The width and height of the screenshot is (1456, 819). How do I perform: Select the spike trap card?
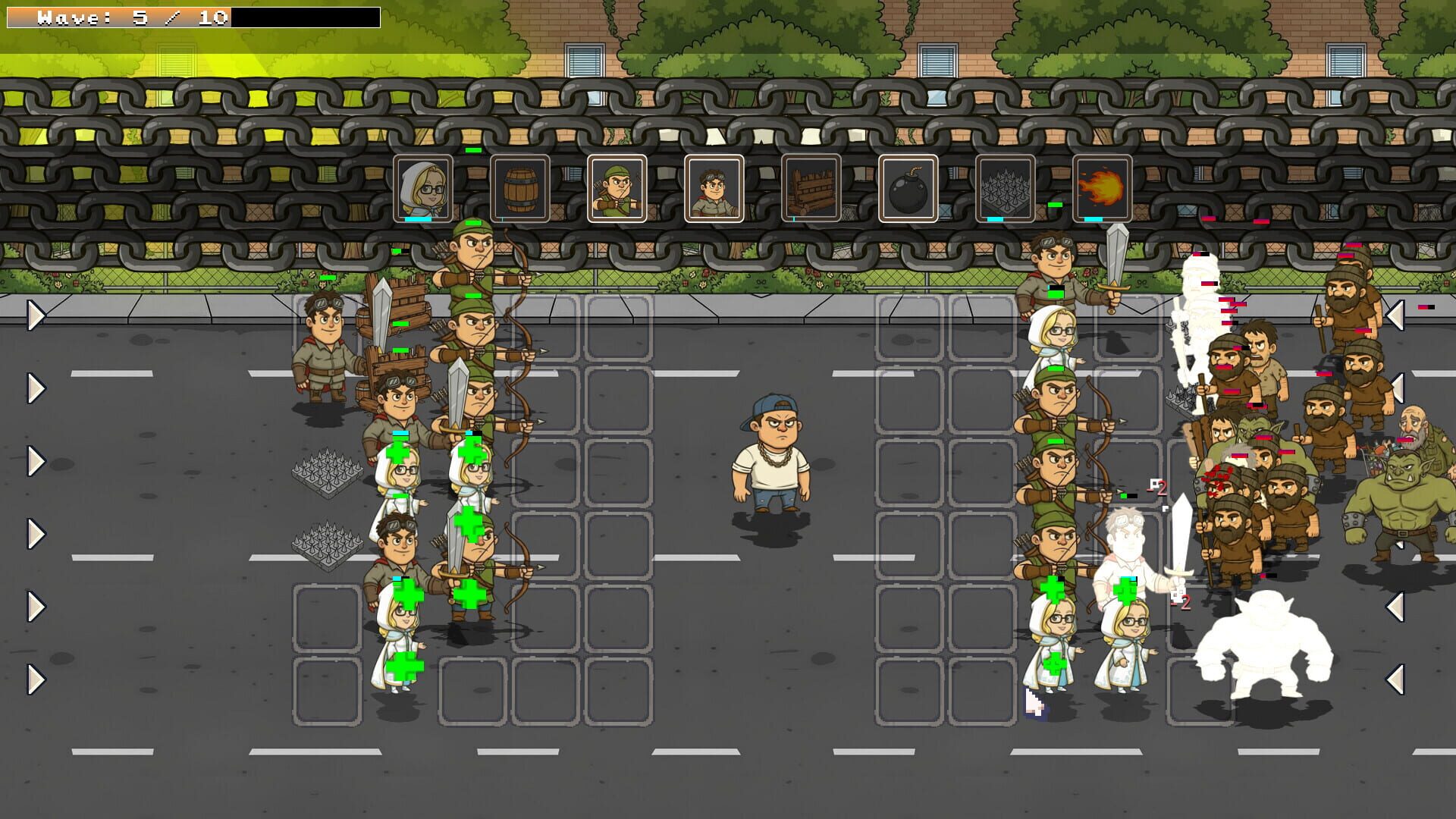point(1005,188)
